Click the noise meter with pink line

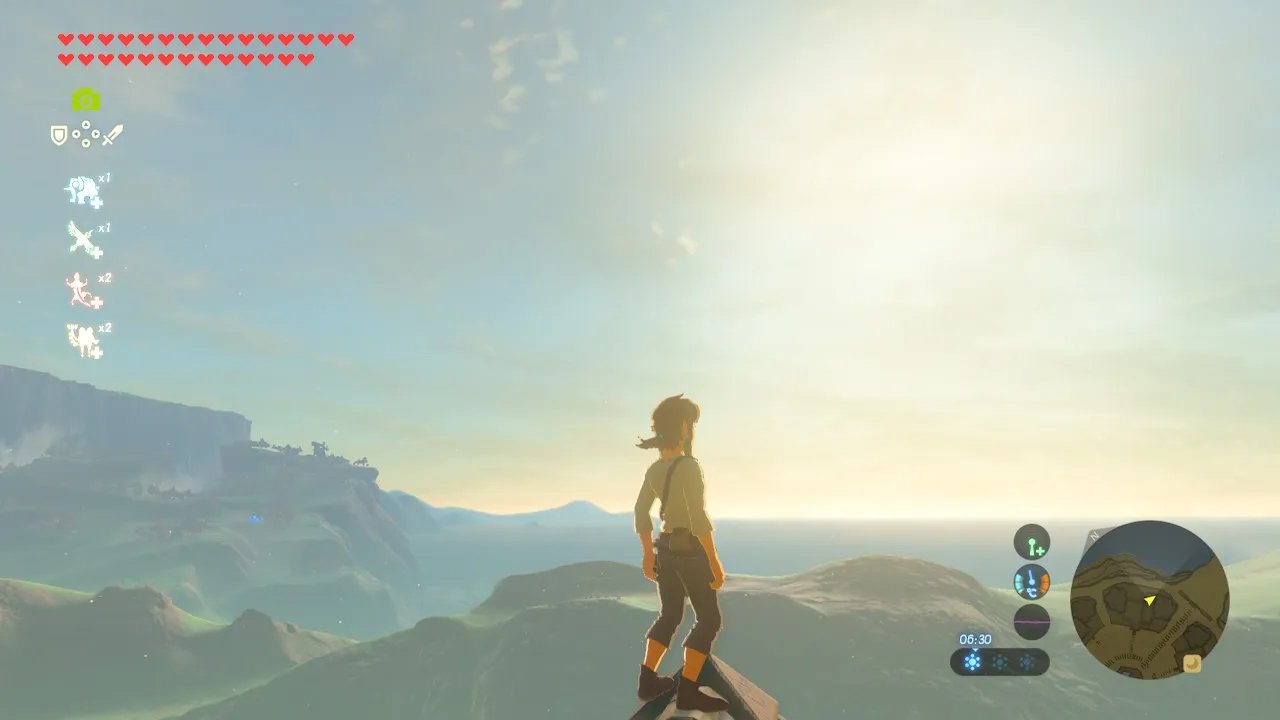1031,622
